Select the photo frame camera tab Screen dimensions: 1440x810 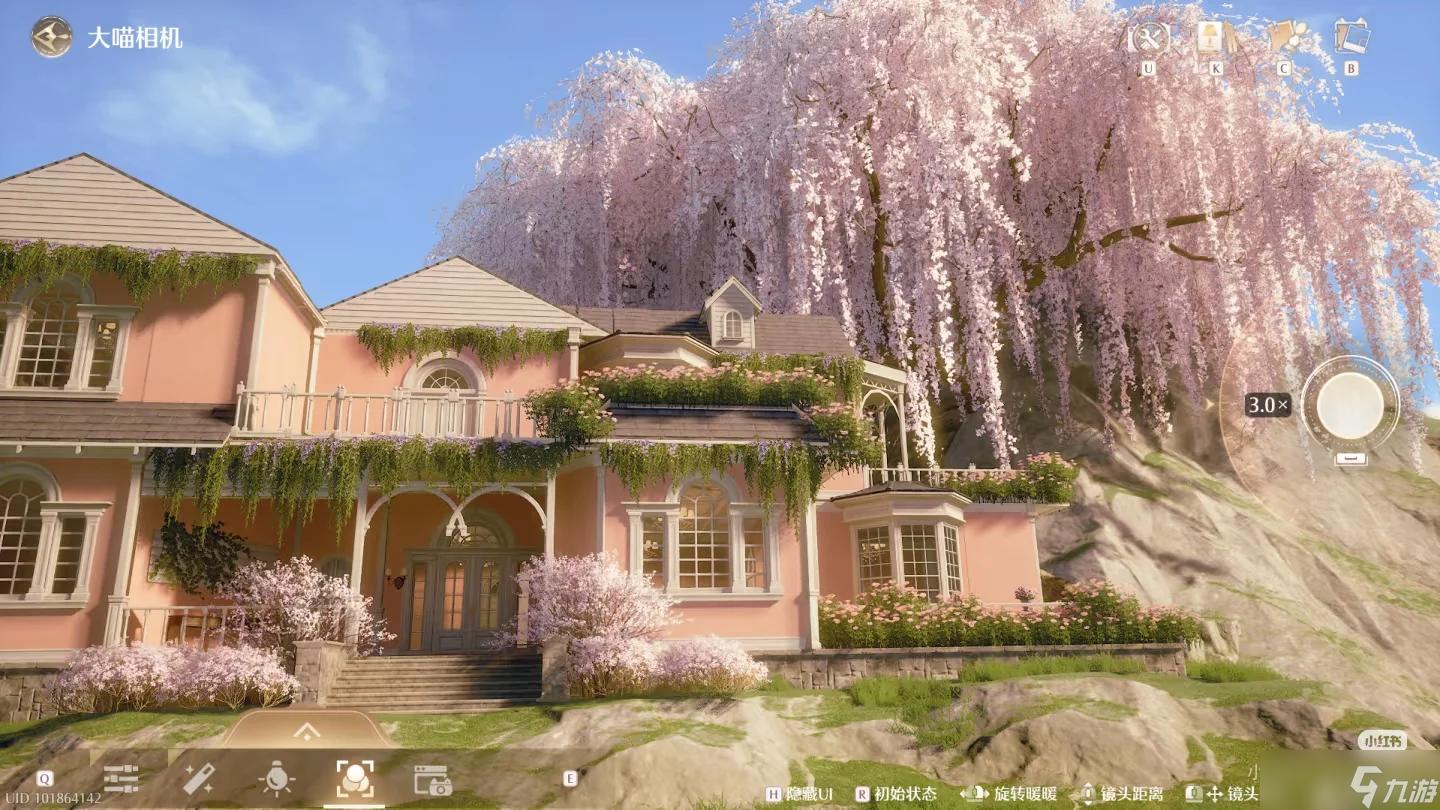coord(433,780)
